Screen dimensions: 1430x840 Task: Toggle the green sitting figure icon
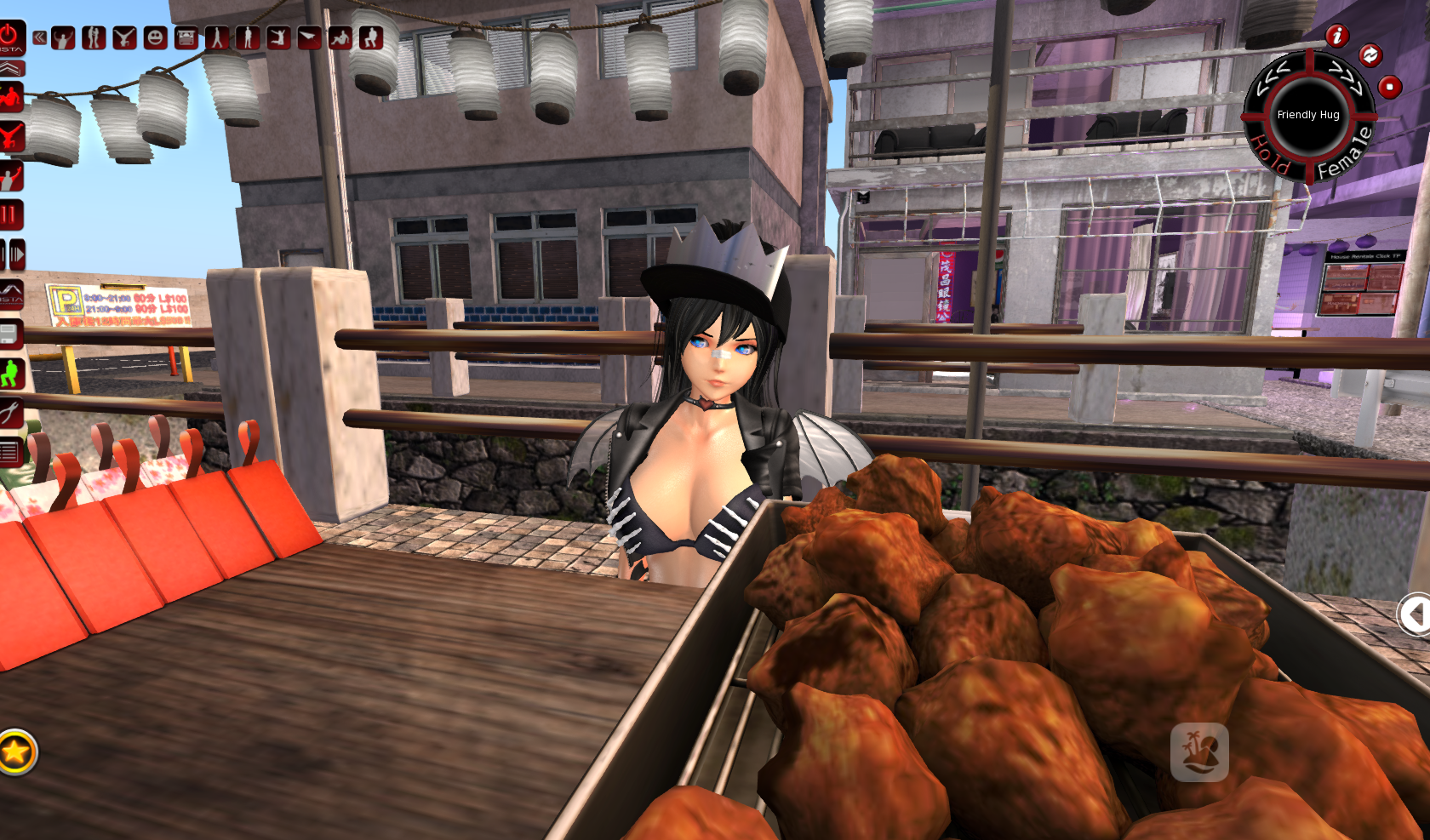10,374
